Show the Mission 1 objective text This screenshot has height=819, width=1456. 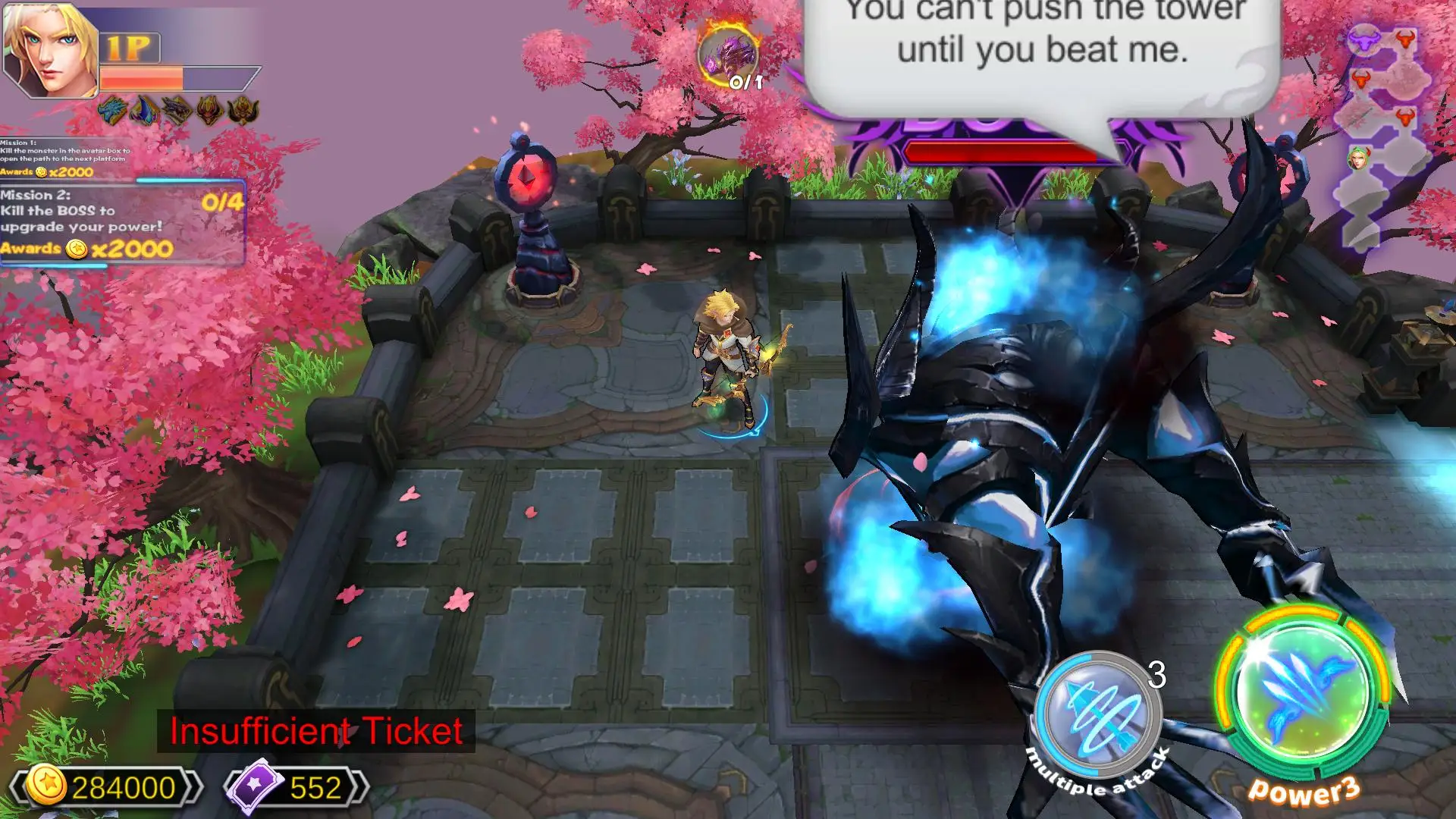[67, 157]
